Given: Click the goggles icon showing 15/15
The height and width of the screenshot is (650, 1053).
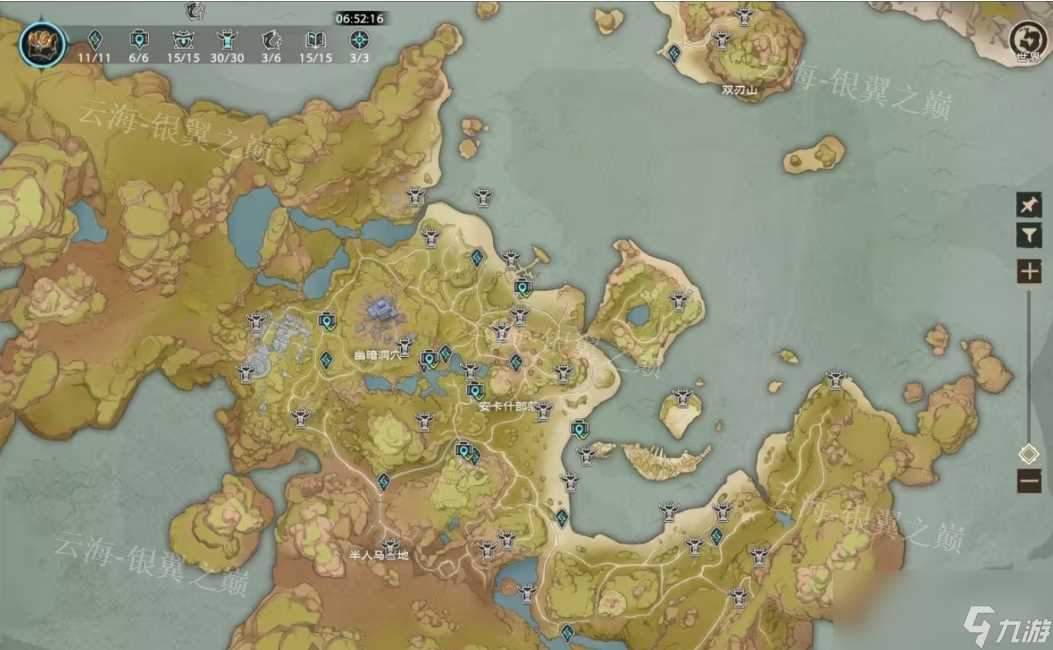Looking at the screenshot, I should [183, 41].
